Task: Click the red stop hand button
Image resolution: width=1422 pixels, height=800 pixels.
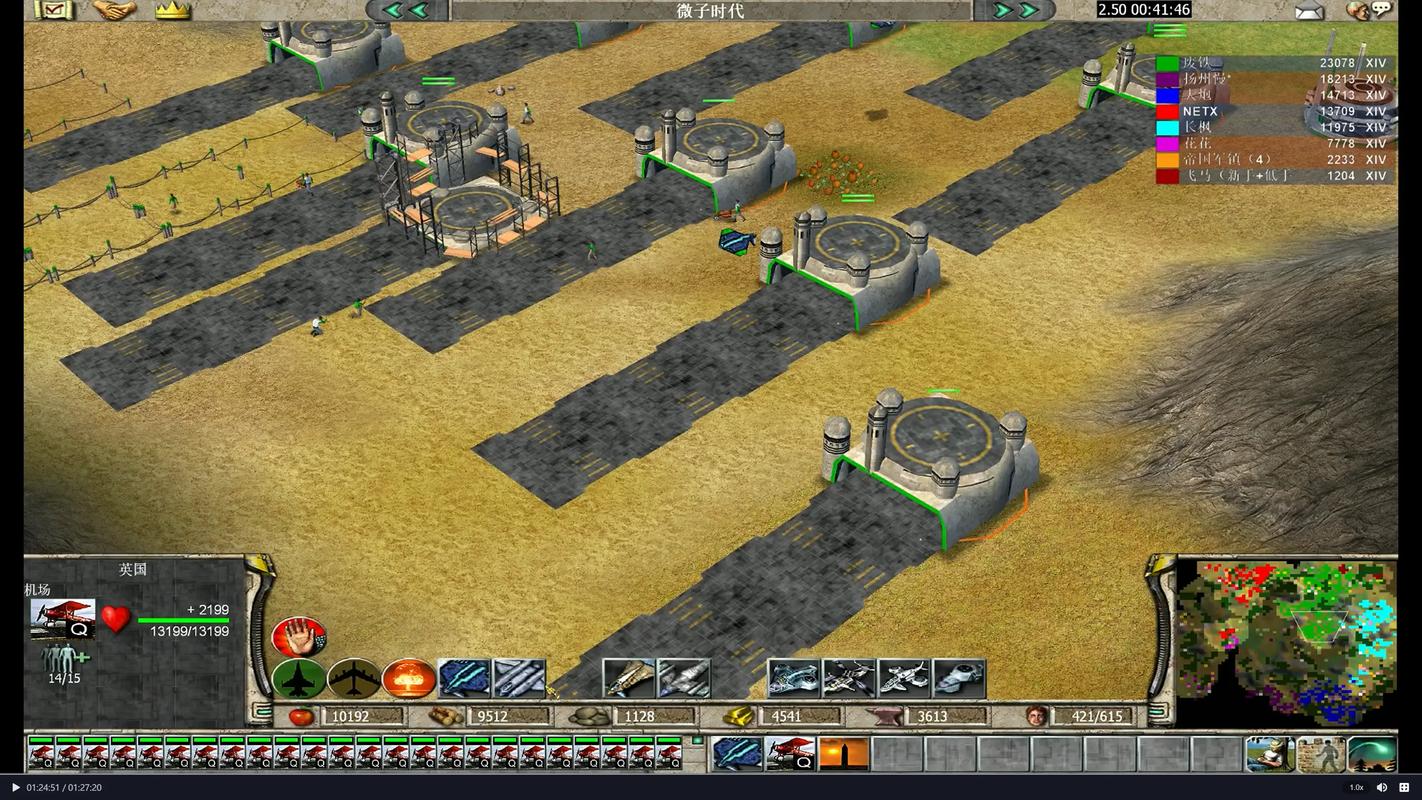Action: [298, 637]
